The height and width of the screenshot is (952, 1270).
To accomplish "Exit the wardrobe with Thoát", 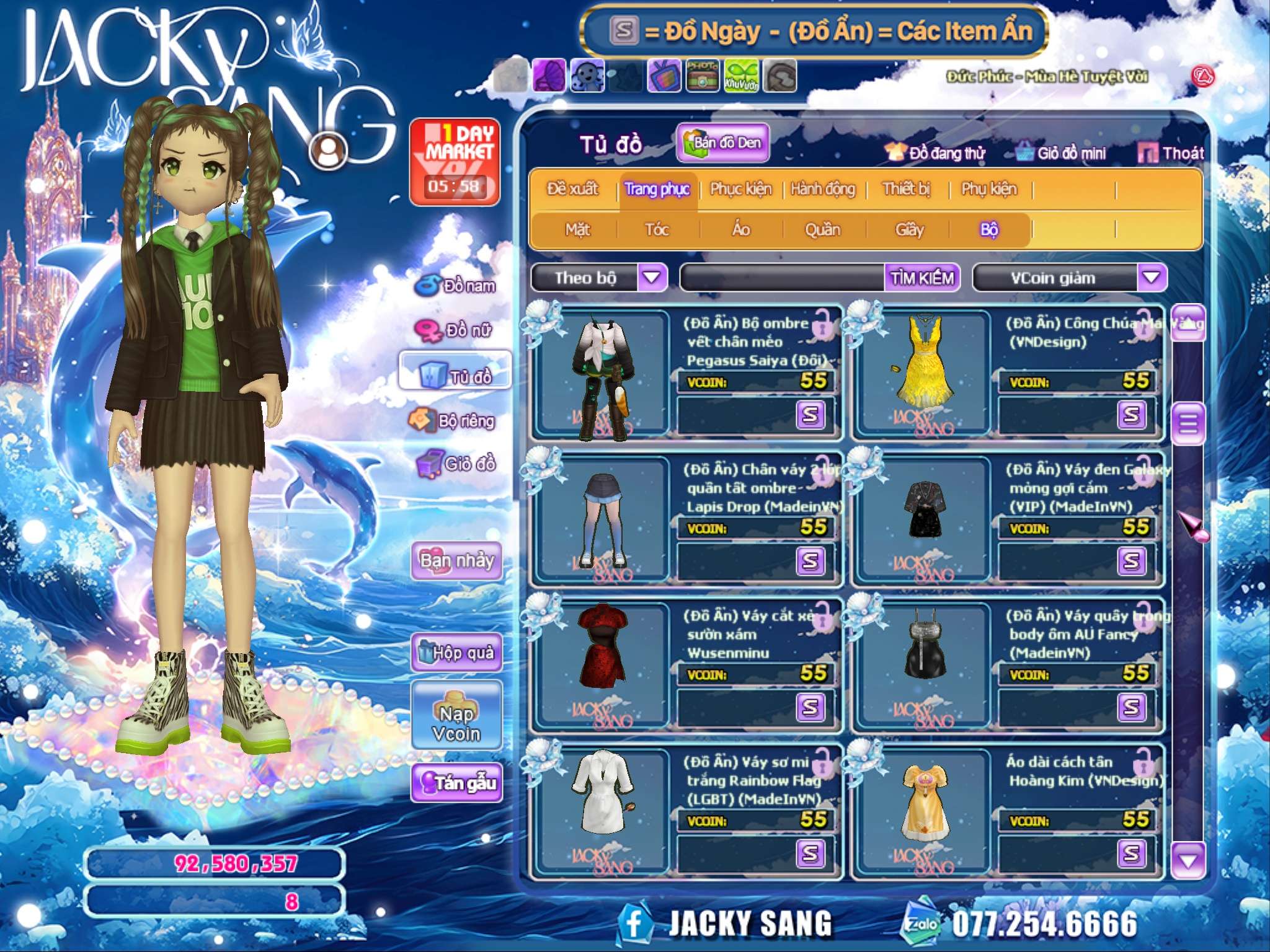I will click(1171, 153).
